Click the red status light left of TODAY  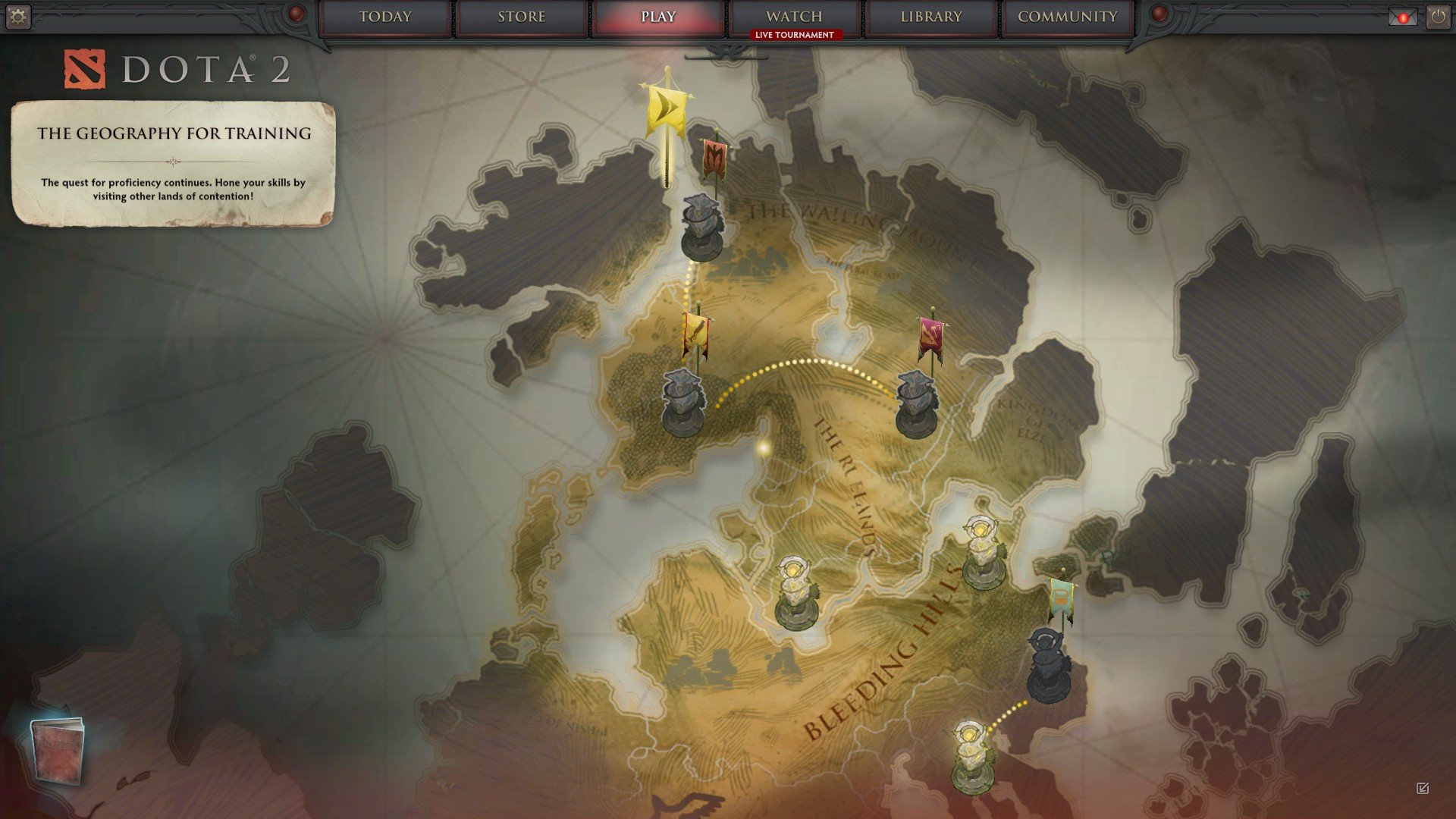294,13
